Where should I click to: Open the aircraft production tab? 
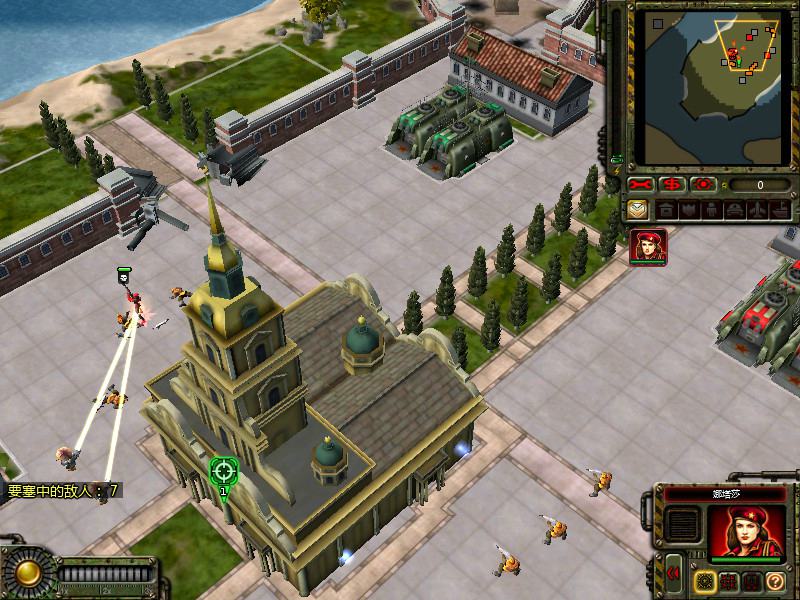[757, 210]
